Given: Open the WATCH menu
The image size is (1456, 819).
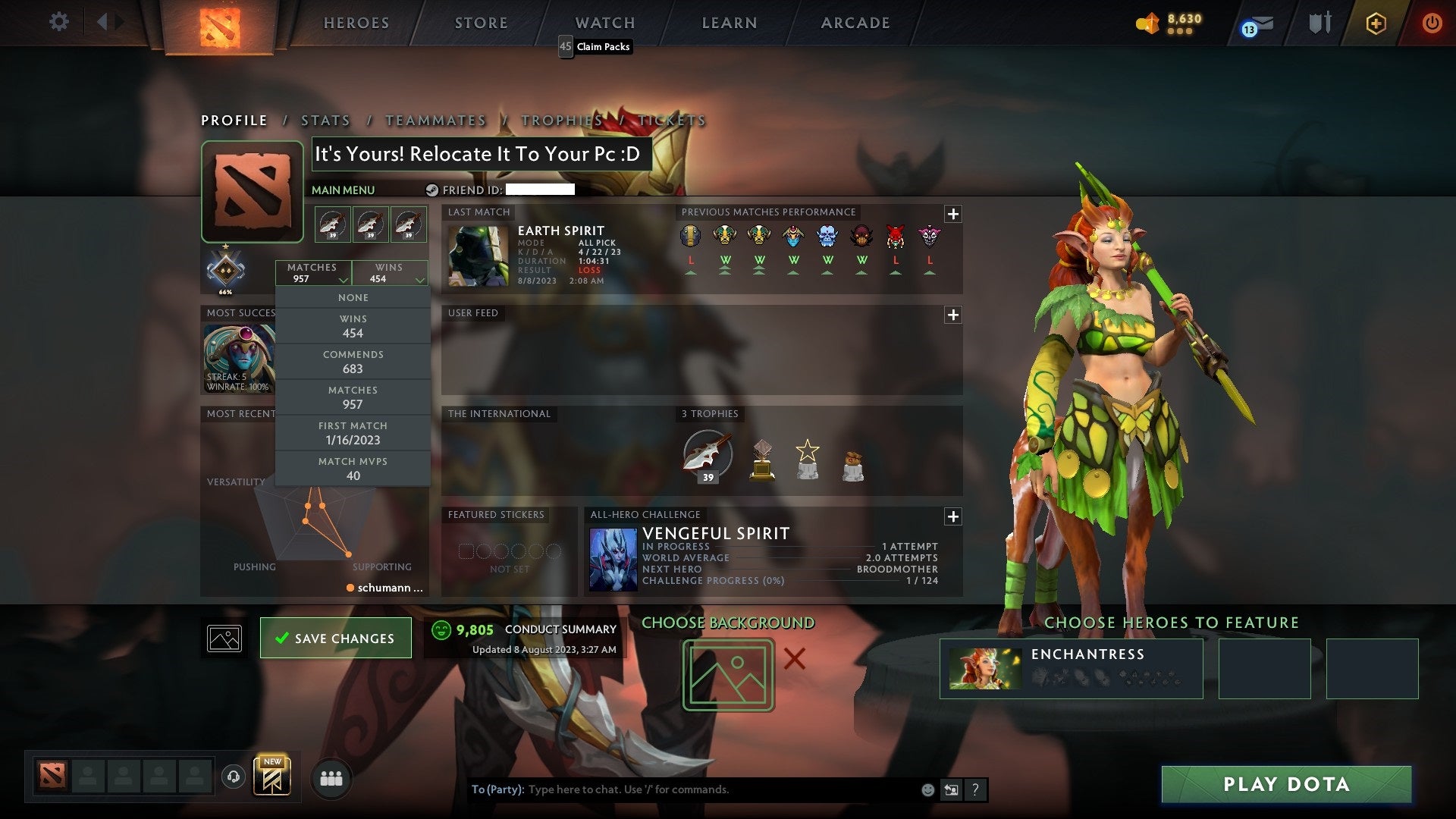Looking at the screenshot, I should click(x=604, y=23).
